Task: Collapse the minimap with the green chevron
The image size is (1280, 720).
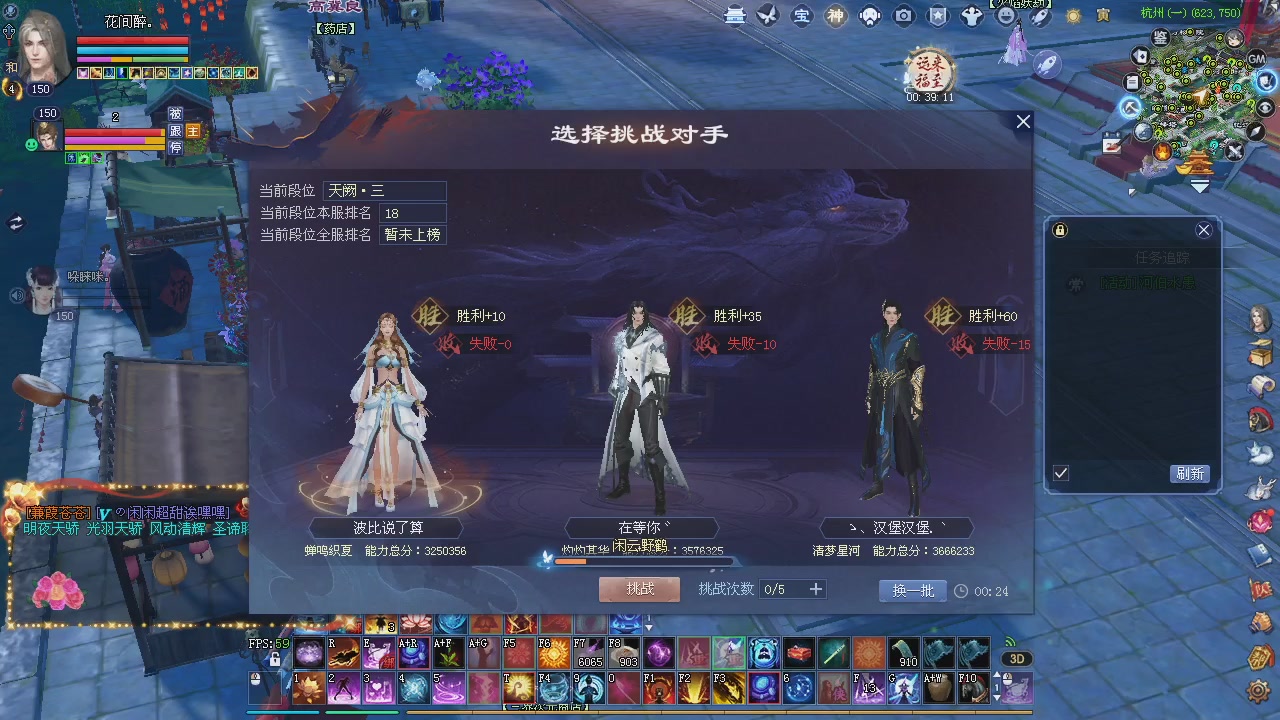Action: pos(1199,185)
